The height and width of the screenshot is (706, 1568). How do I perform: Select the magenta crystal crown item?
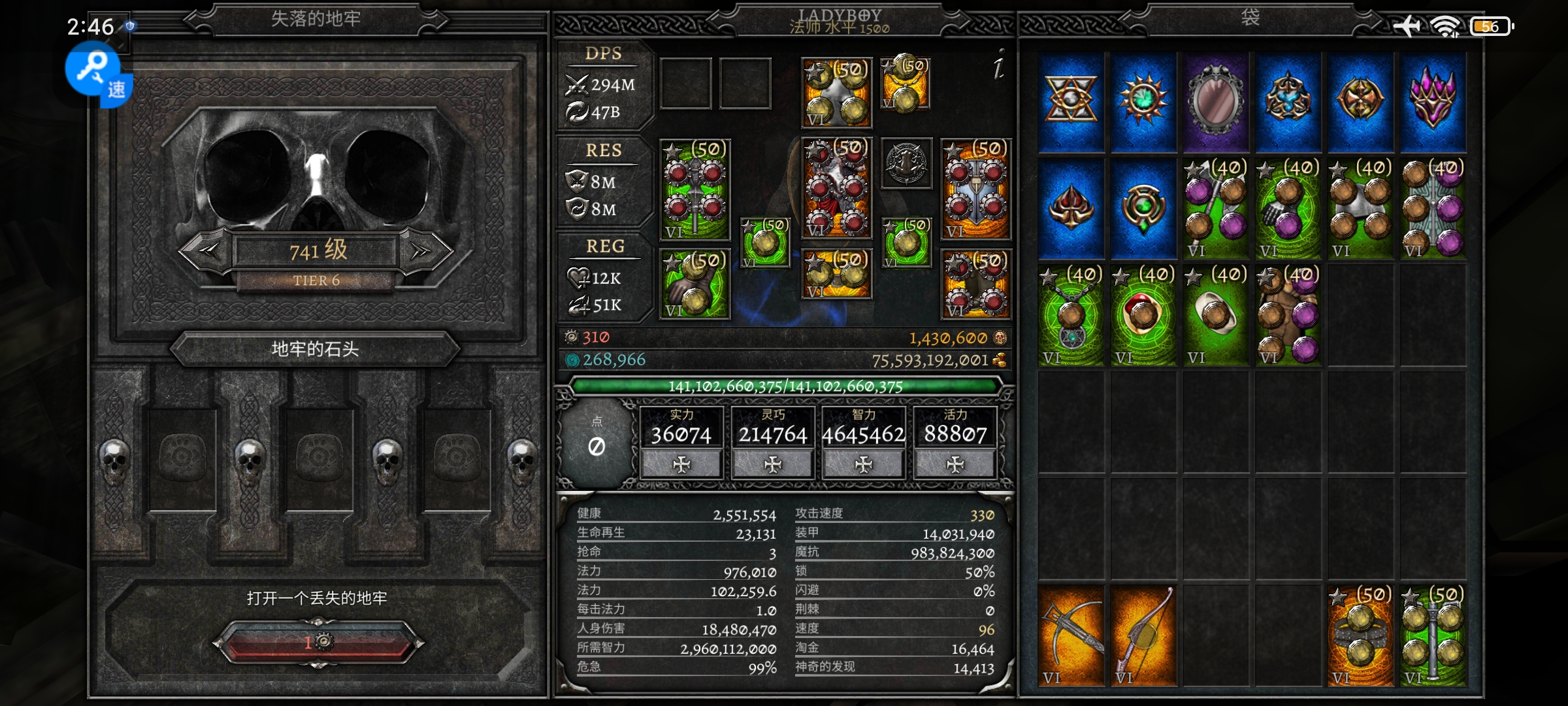(x=1432, y=101)
